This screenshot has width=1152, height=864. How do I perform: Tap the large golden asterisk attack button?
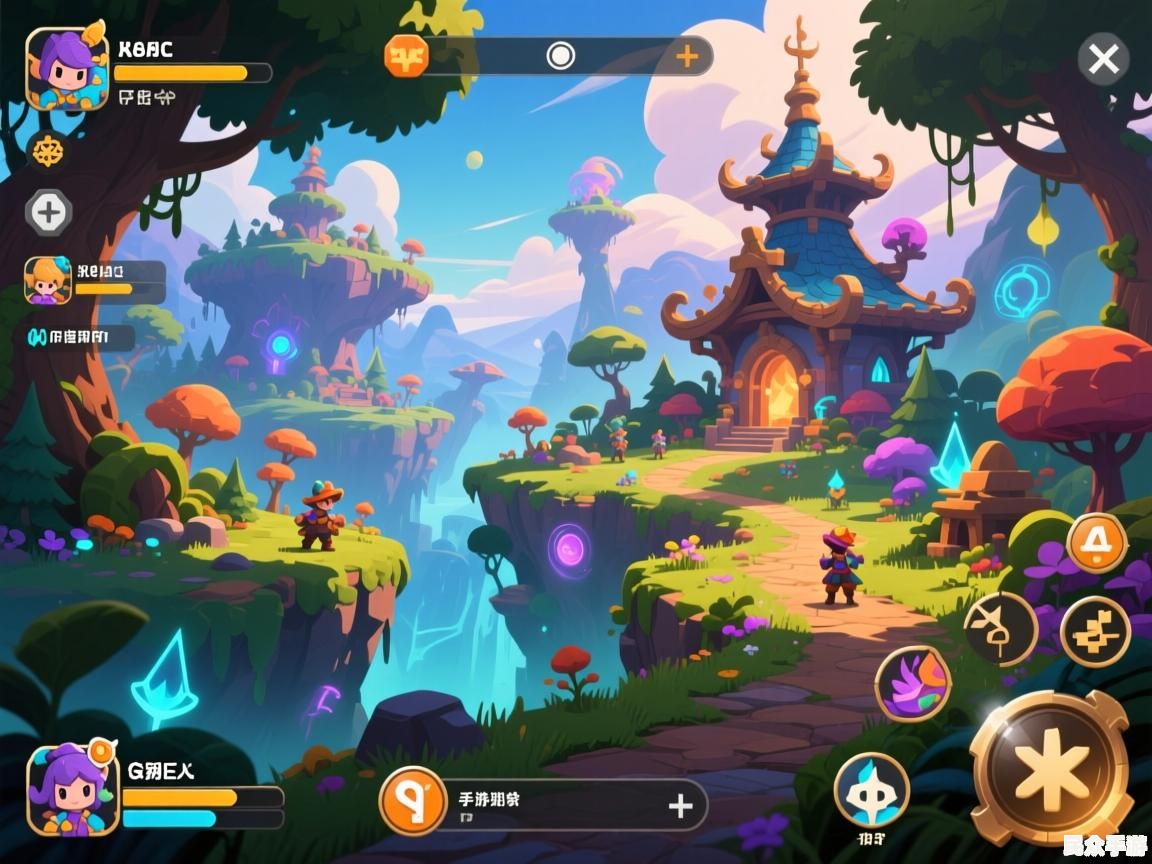1050,768
